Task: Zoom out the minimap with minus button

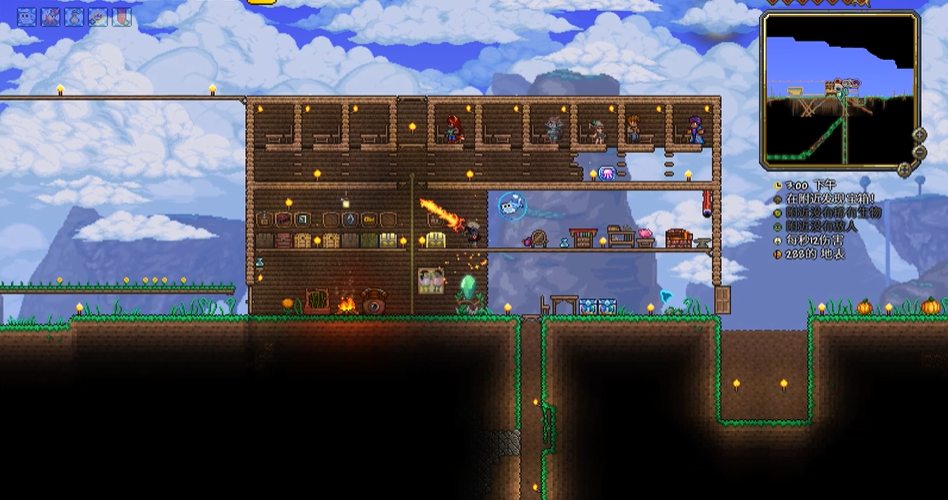Action: tap(919, 152)
